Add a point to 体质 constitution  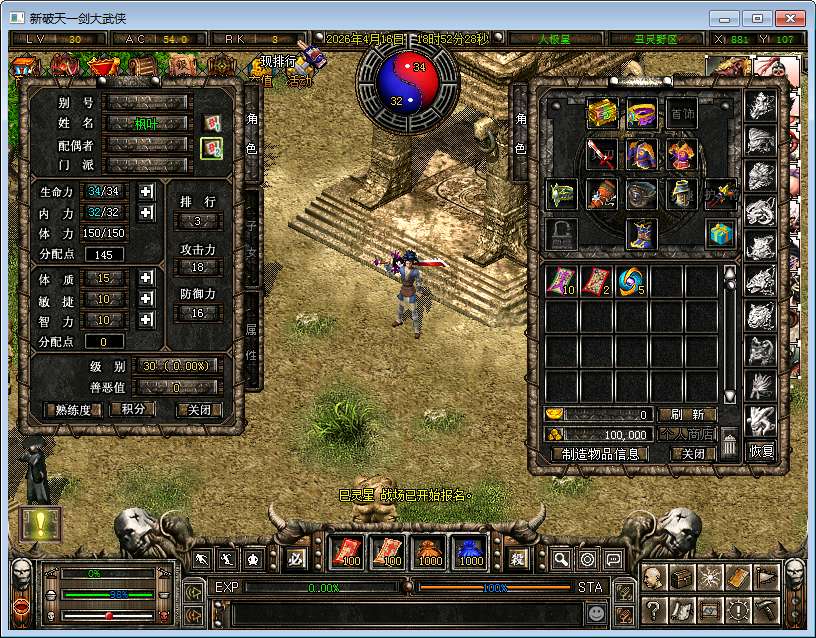click(x=147, y=278)
